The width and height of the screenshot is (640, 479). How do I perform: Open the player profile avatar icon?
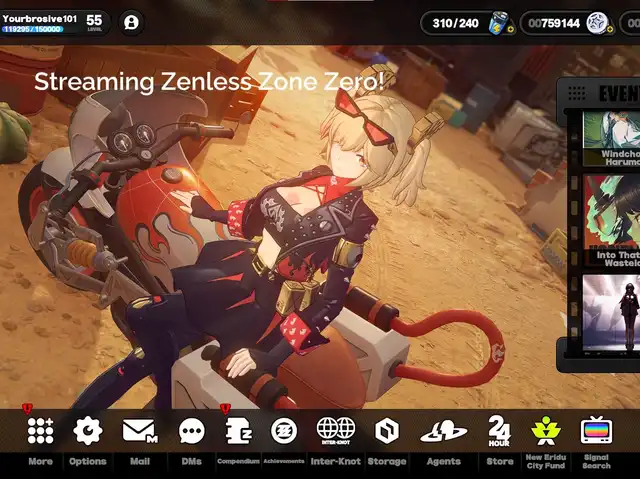(131, 22)
